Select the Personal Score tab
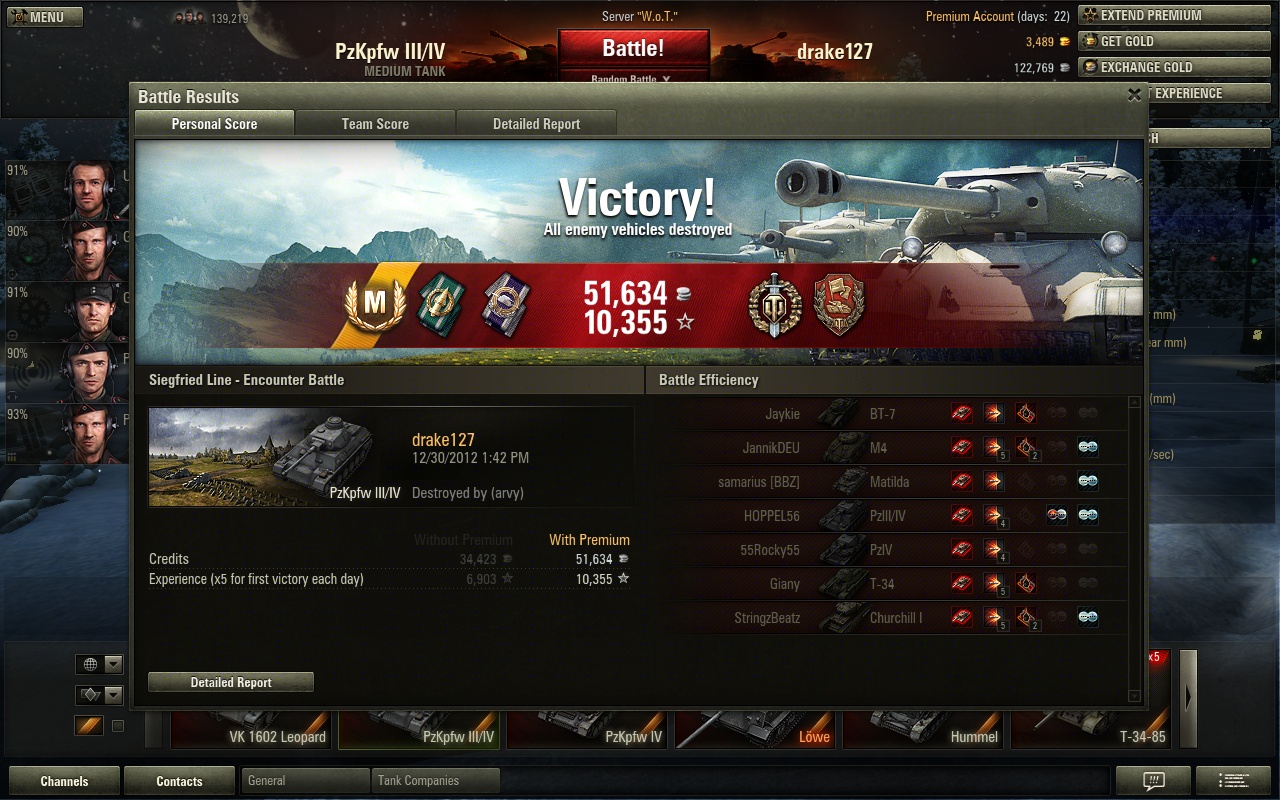 tap(214, 124)
